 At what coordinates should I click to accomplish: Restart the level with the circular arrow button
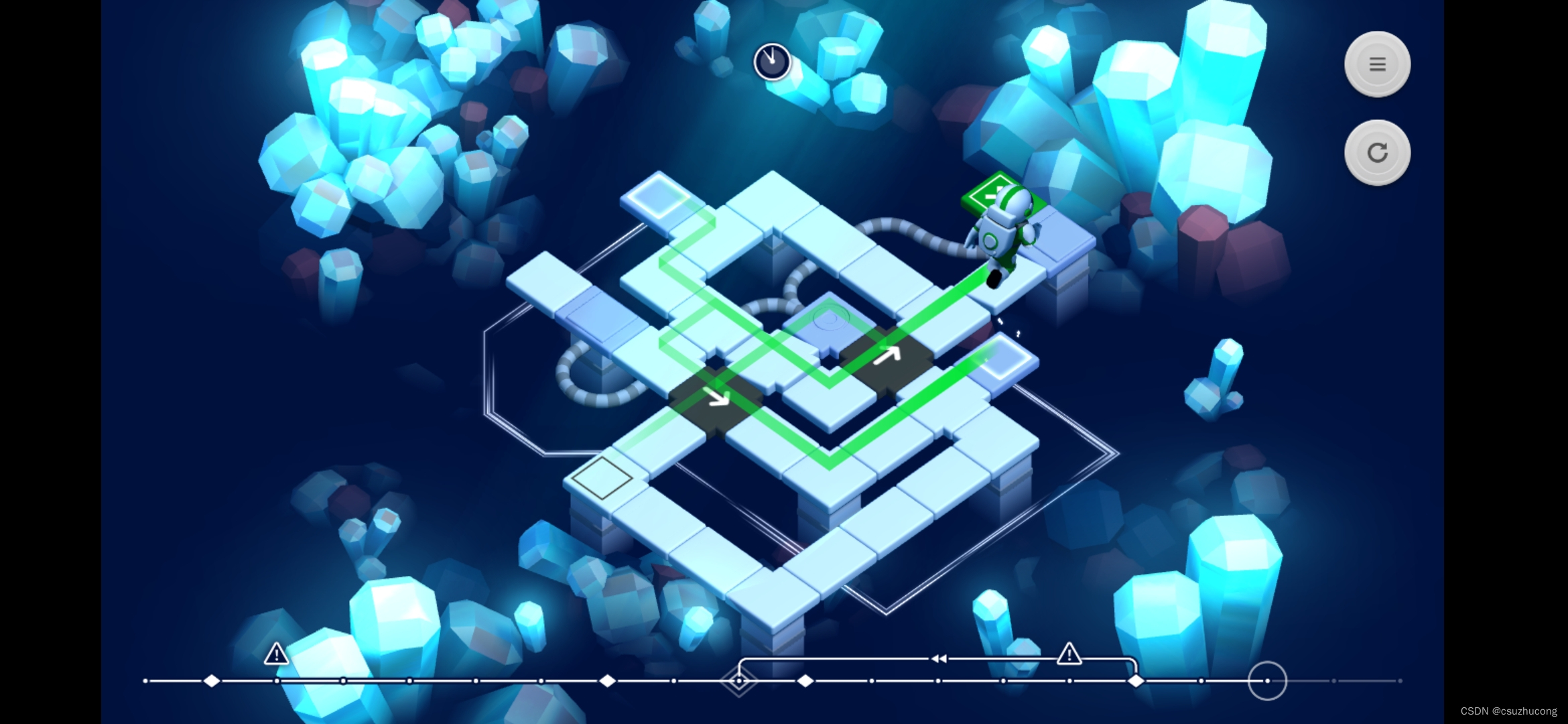click(1377, 153)
